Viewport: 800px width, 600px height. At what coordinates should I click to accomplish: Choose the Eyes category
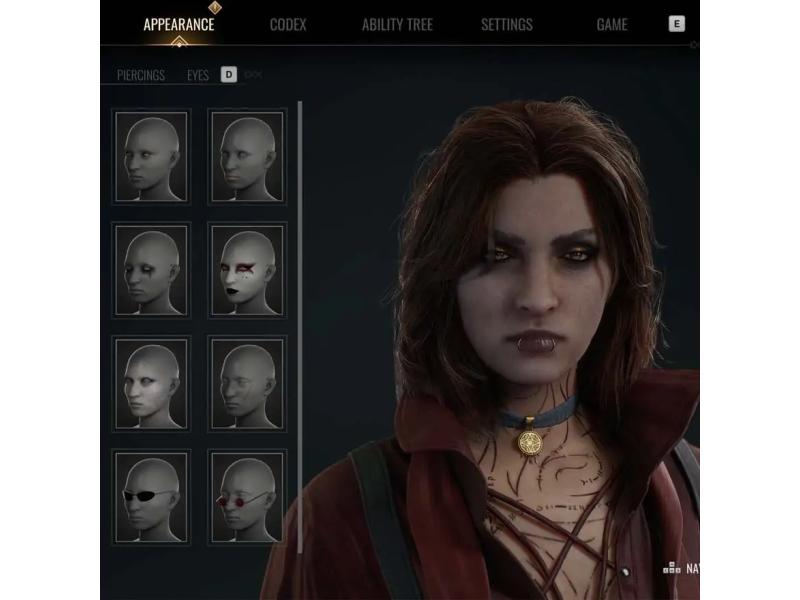coord(198,75)
